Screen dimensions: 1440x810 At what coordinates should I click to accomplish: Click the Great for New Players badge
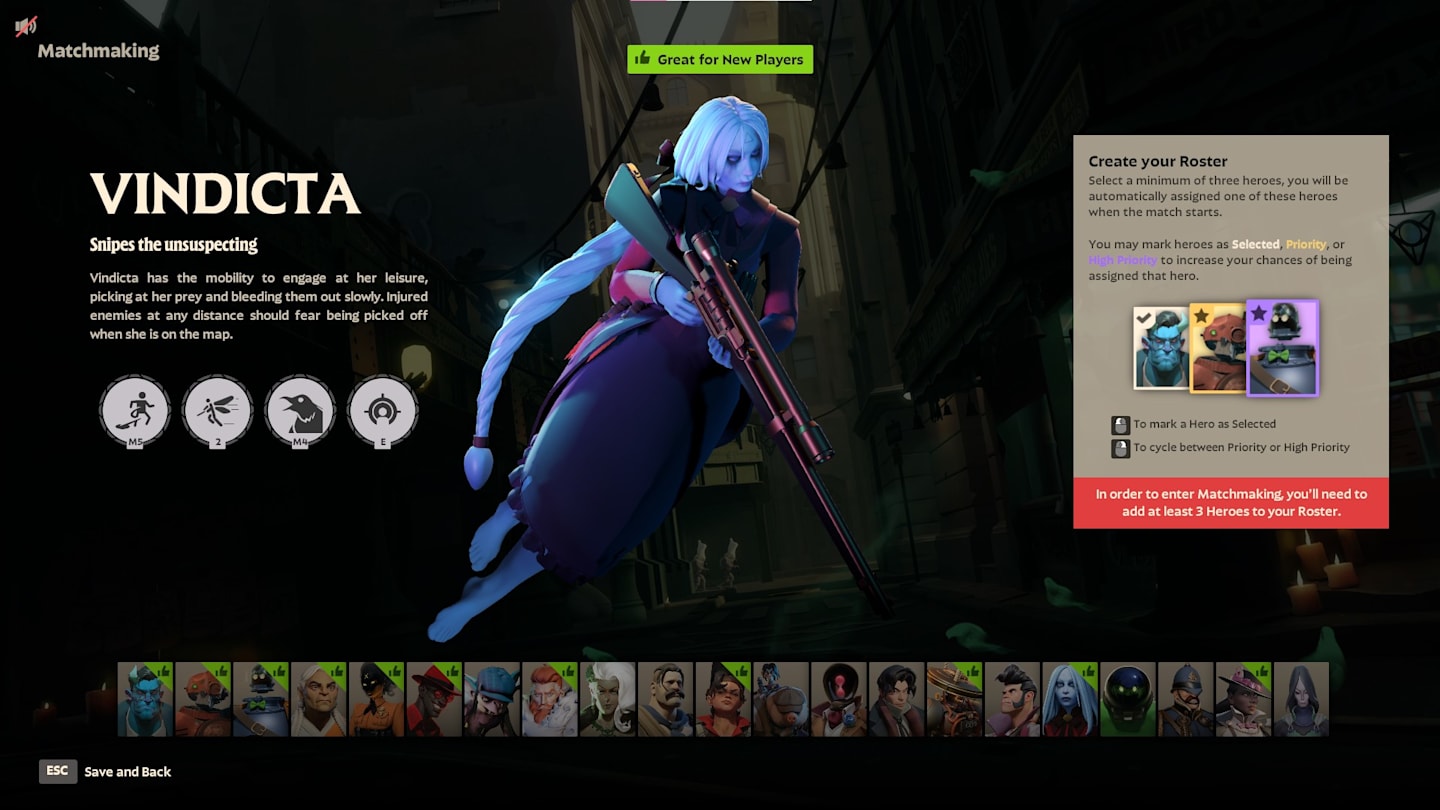[720, 59]
